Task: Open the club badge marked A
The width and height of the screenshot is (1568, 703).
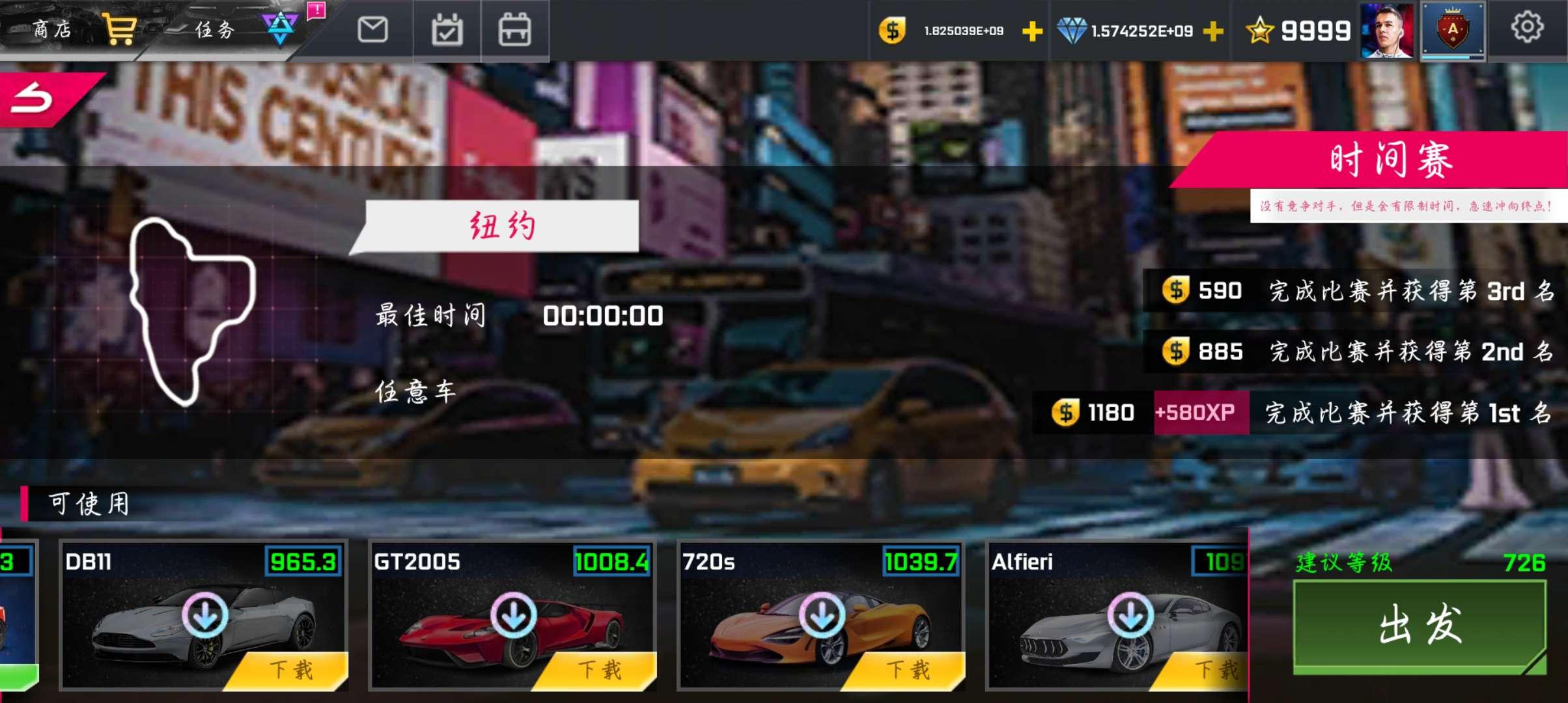Action: pos(1452,29)
